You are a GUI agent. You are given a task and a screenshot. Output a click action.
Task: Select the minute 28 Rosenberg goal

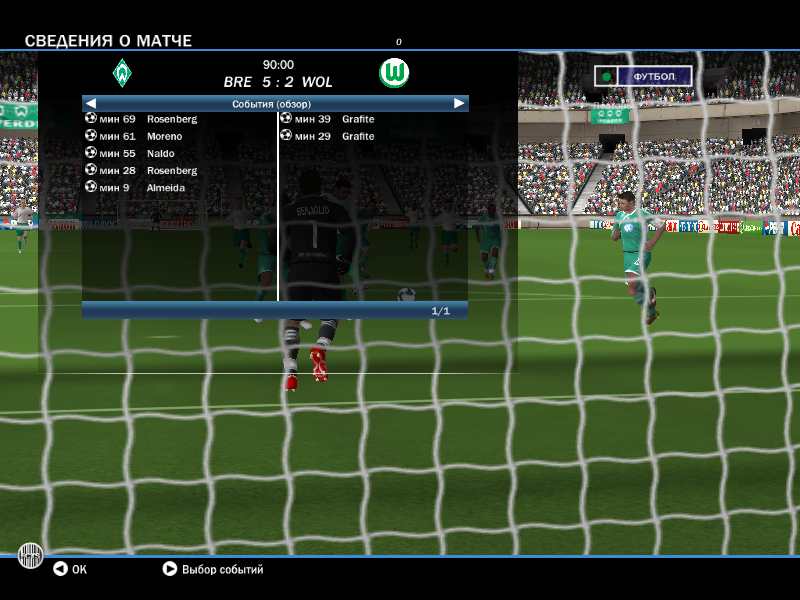[142, 170]
